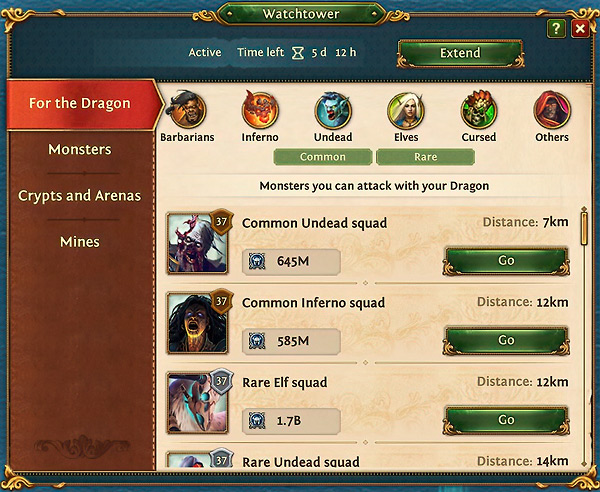This screenshot has width=600, height=492.
Task: Close the Watchtower window
Action: pos(580,30)
